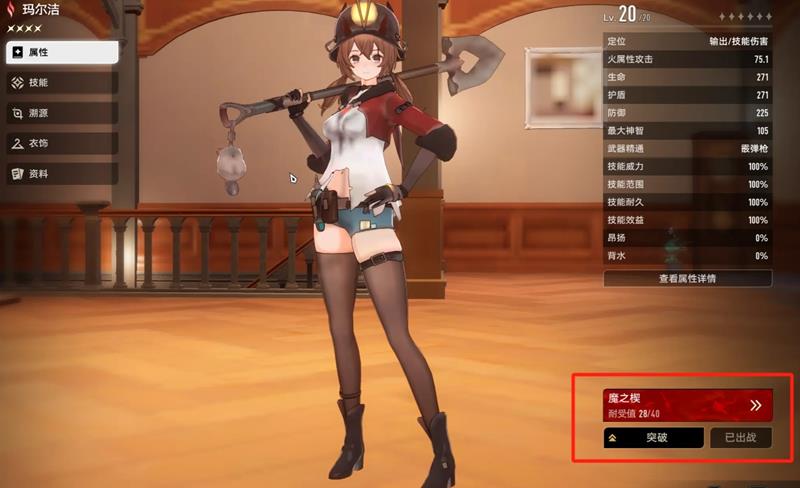This screenshot has height=488, width=800.
Task: Open the 魔之楔 red panel
Action: point(688,404)
